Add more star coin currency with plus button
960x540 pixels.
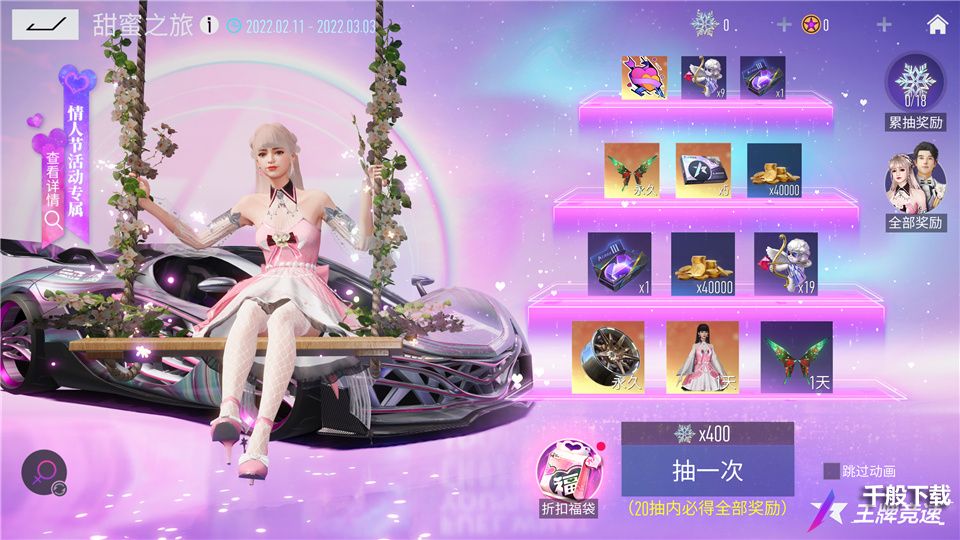(x=884, y=25)
